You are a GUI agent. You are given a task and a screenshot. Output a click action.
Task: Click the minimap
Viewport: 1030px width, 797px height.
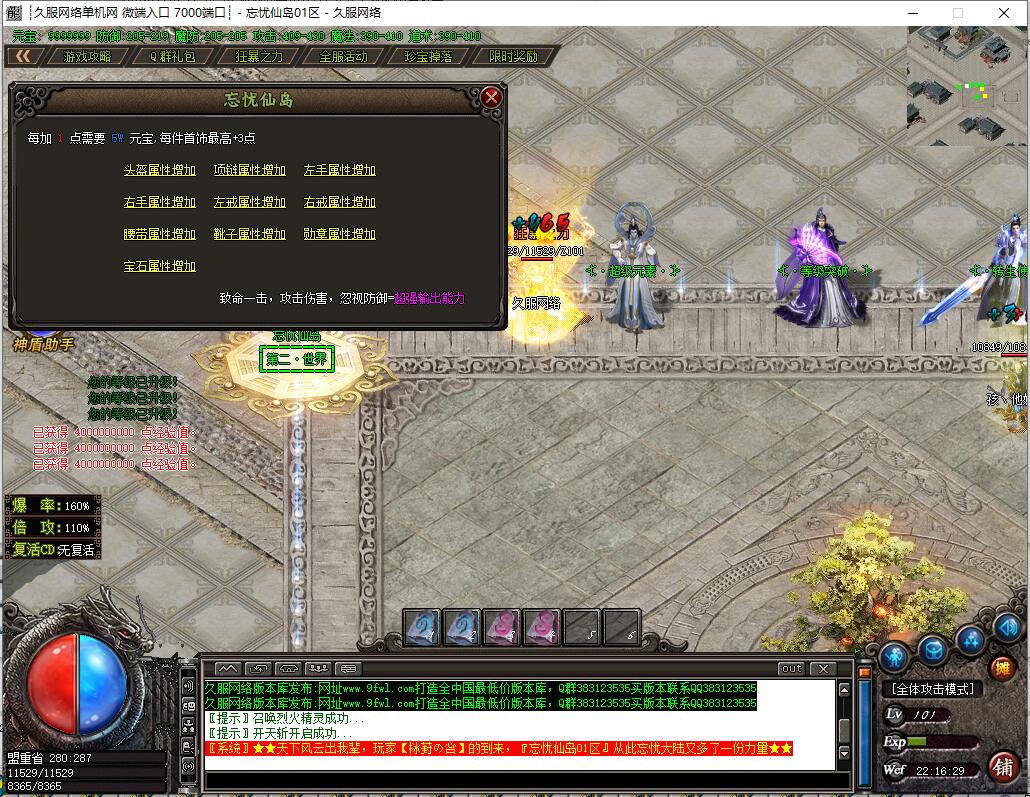(967, 85)
